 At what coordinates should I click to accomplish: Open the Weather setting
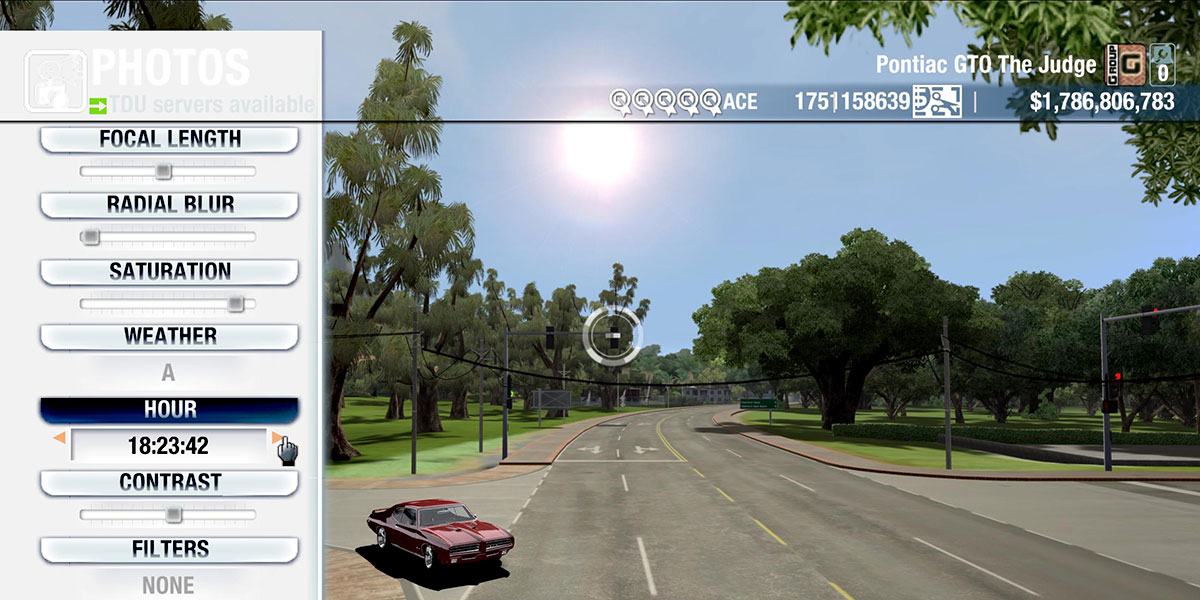click(x=169, y=336)
